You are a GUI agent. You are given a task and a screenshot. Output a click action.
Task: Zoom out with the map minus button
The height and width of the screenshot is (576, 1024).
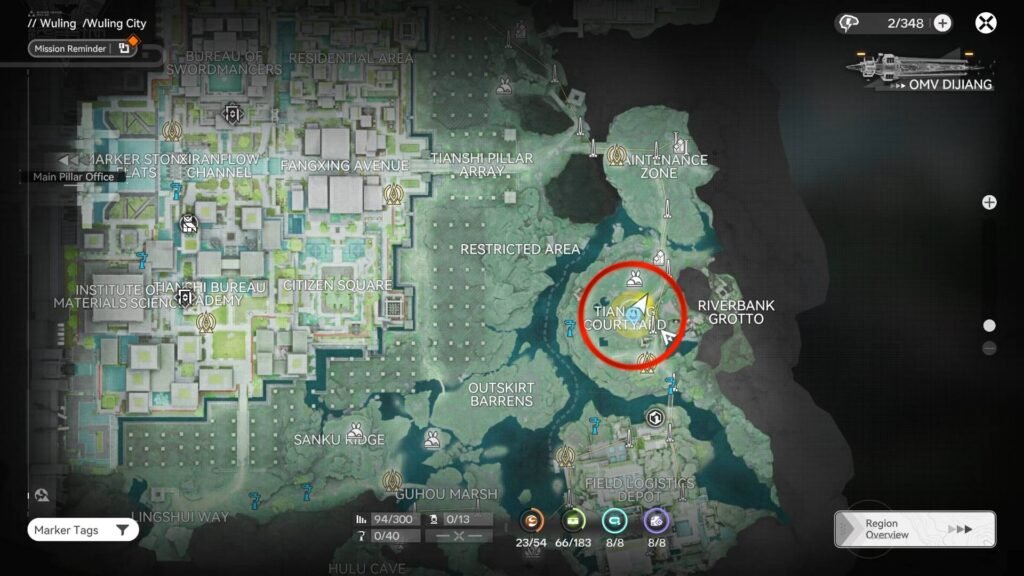989,348
